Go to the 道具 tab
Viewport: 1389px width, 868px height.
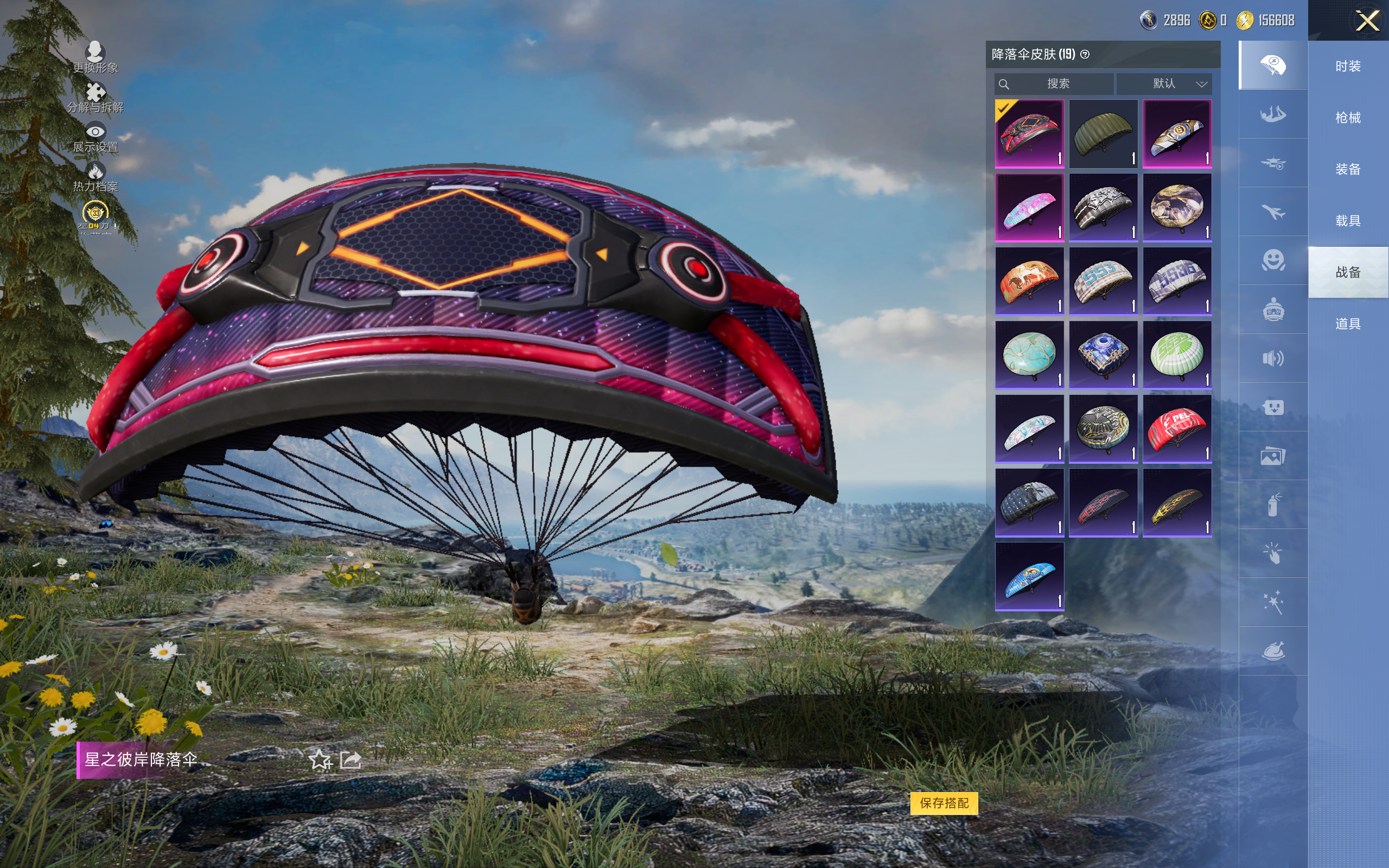tap(1348, 324)
